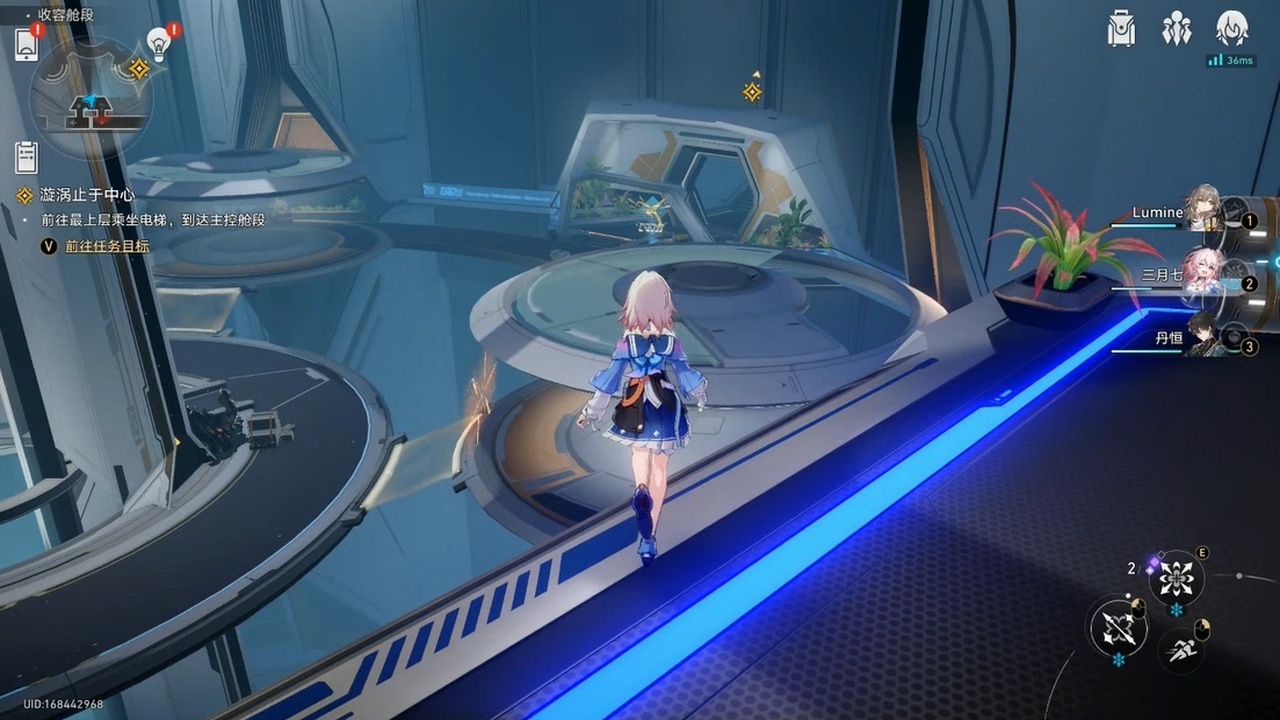
Task: Open the team lineup icon
Action: (1176, 28)
